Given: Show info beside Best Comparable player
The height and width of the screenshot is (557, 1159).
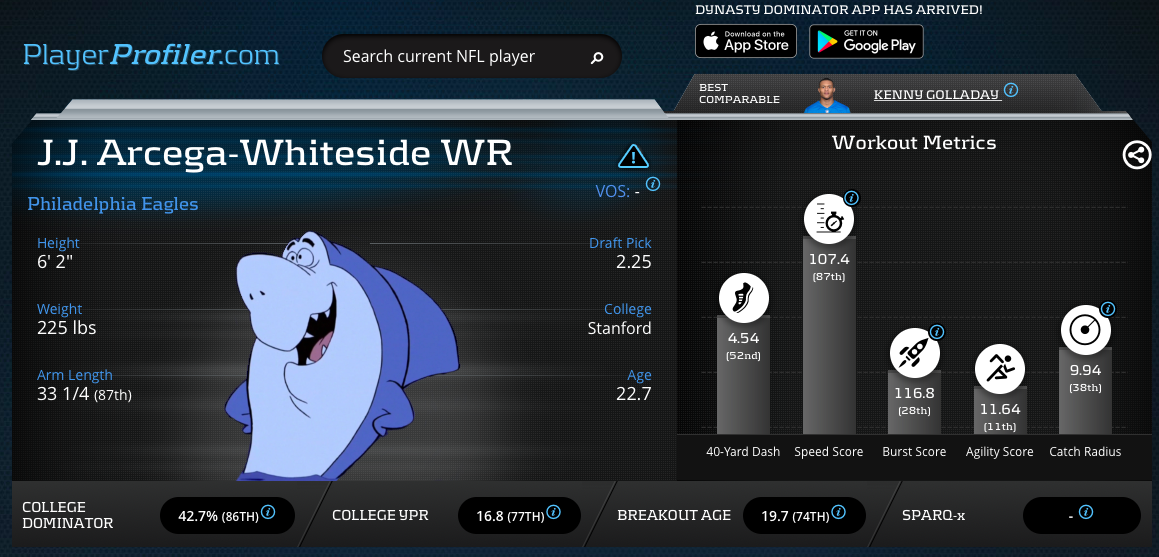Looking at the screenshot, I should coord(1011,90).
